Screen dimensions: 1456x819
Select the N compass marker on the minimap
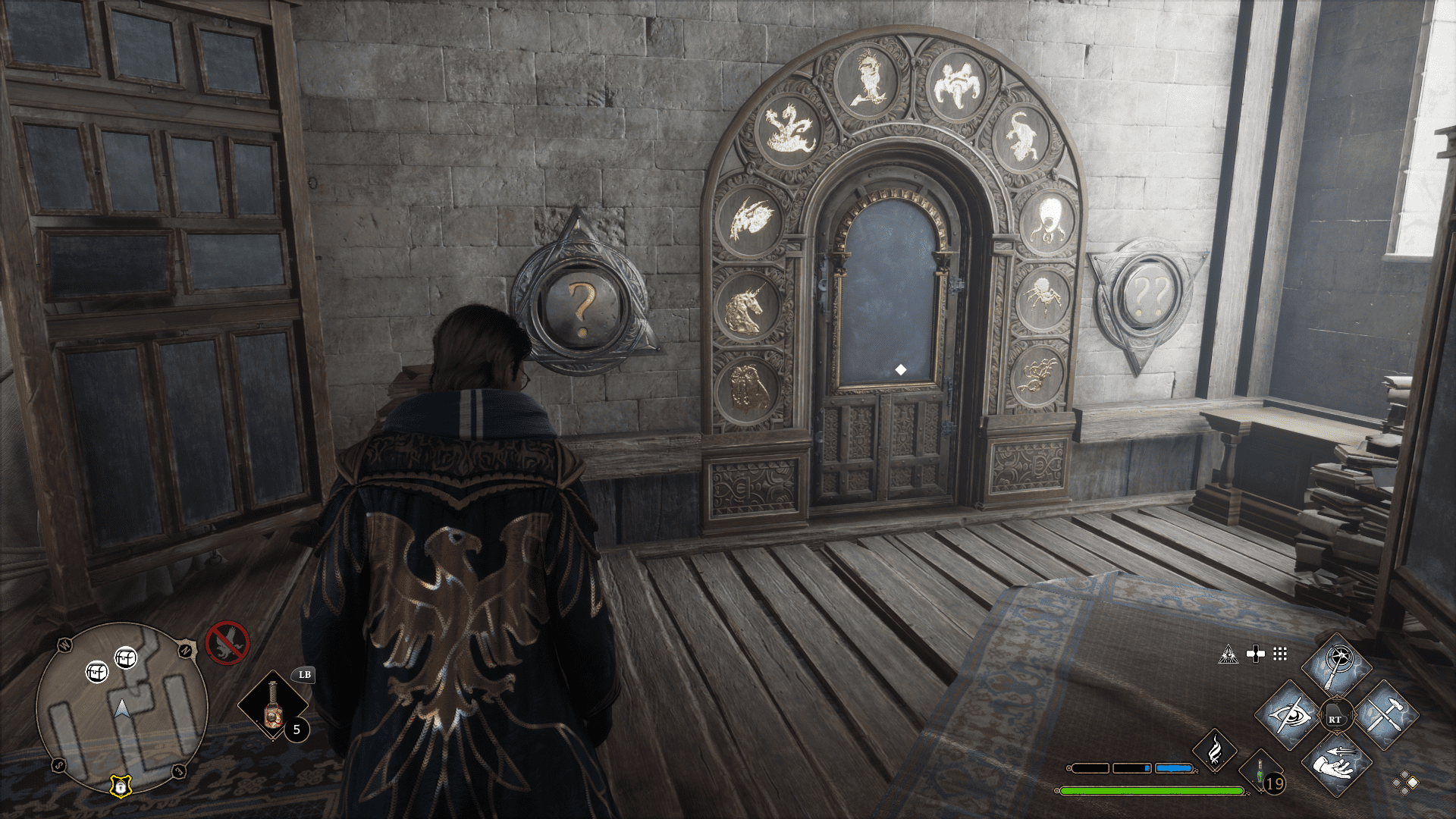tap(186, 649)
